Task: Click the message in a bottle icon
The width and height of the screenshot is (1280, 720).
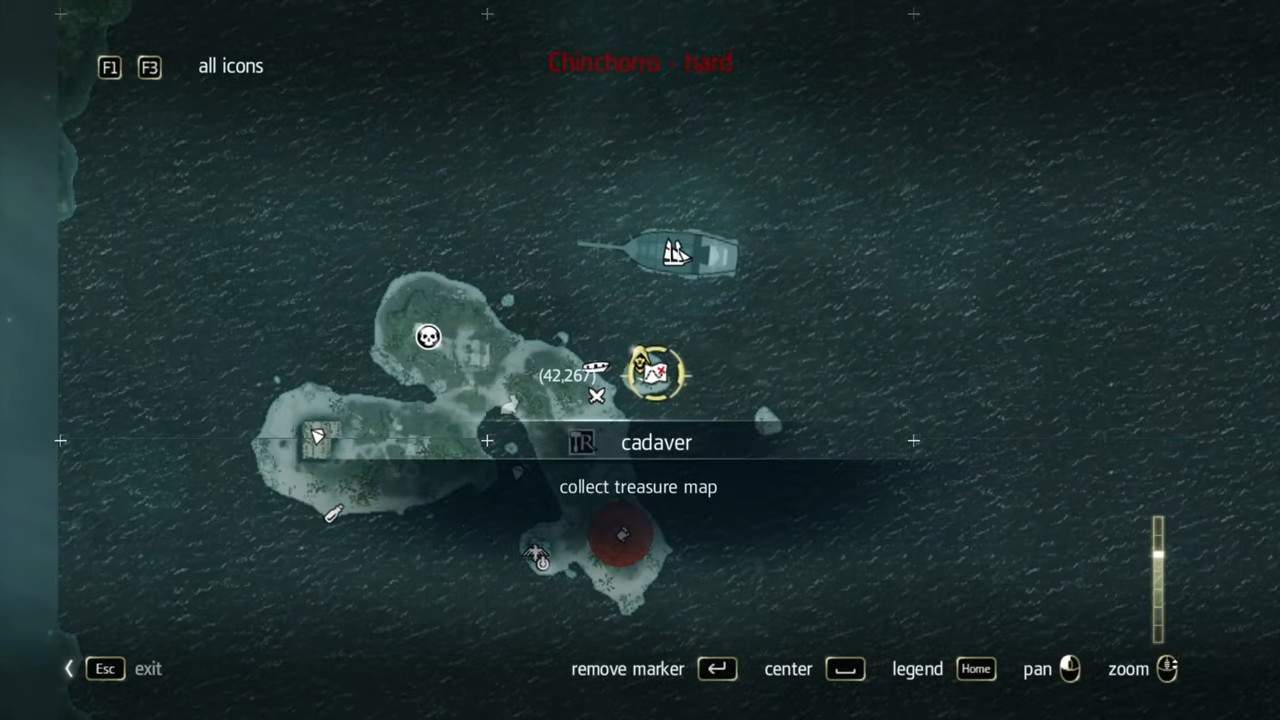Action: coord(334,513)
